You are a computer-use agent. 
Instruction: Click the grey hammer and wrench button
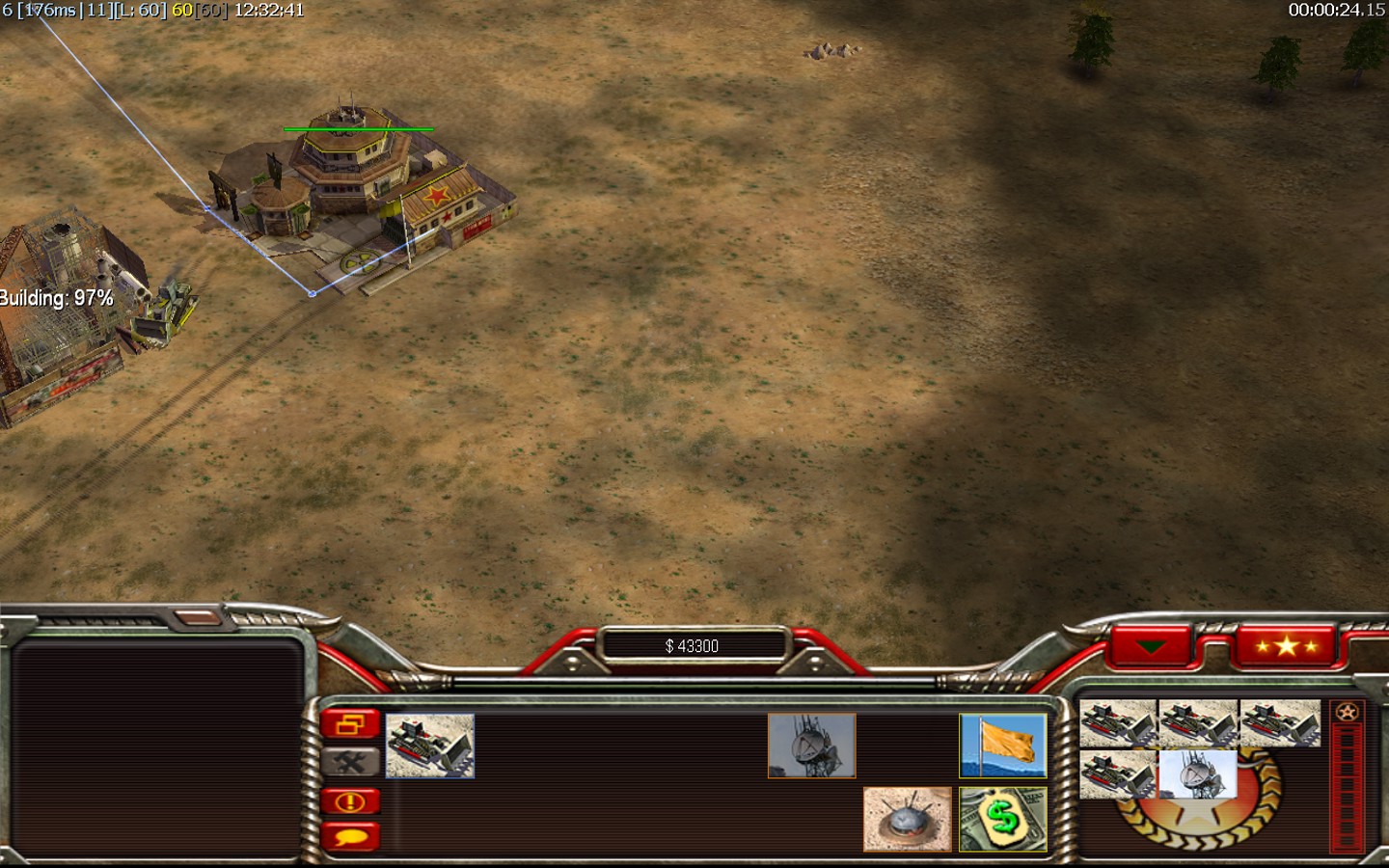pos(350,762)
